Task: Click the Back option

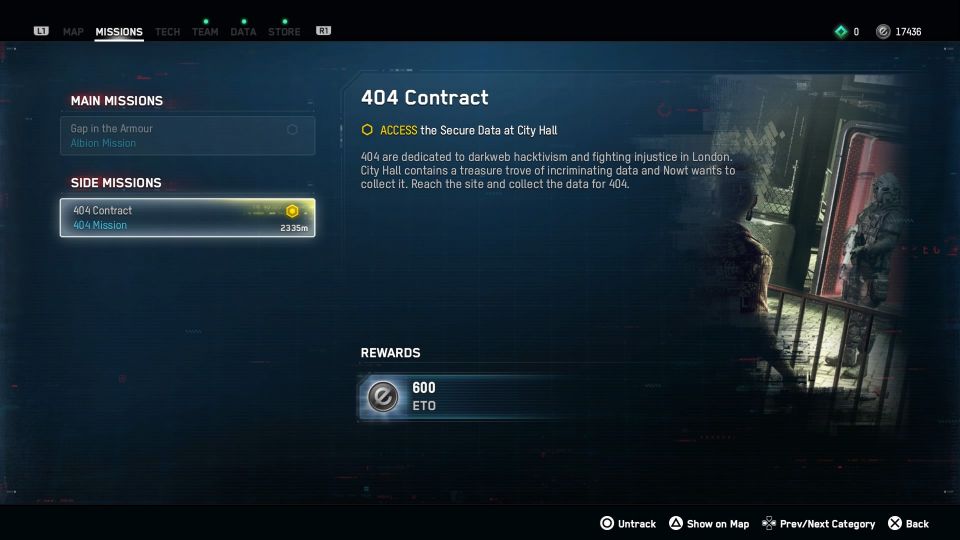Action: tap(909, 524)
